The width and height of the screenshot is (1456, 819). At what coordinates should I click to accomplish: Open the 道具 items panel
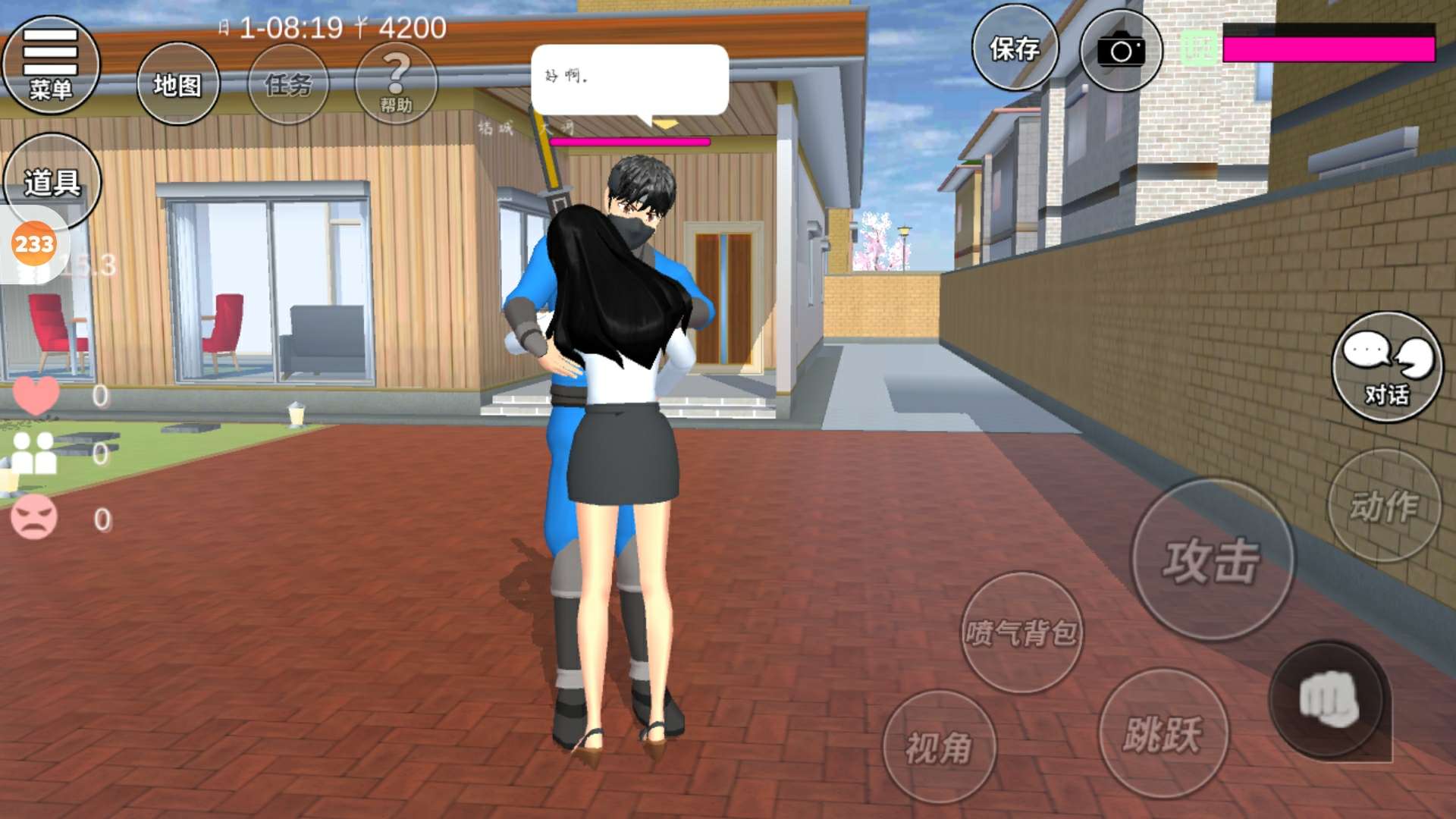click(x=52, y=182)
